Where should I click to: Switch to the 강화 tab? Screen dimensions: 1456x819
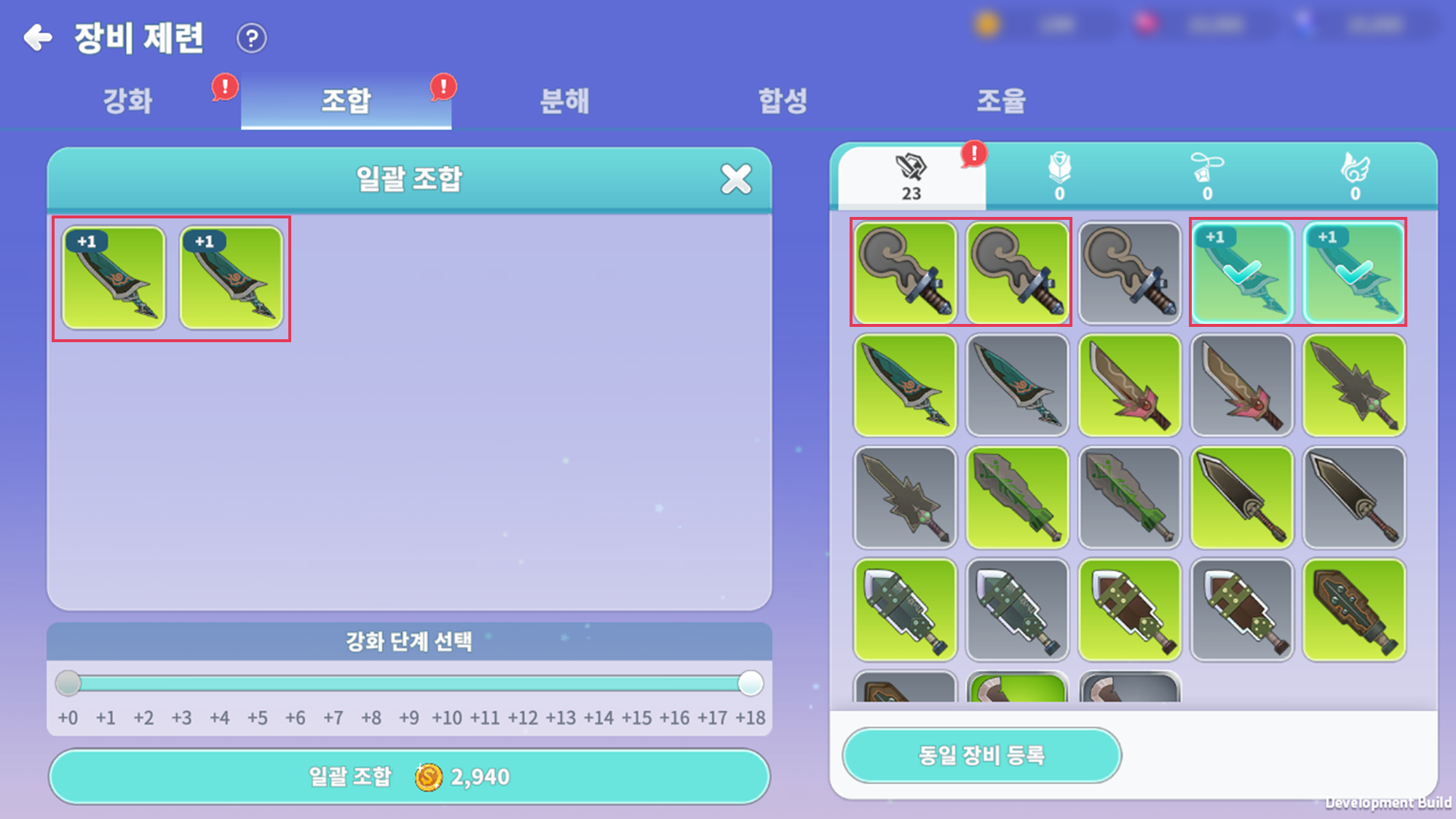(x=128, y=100)
